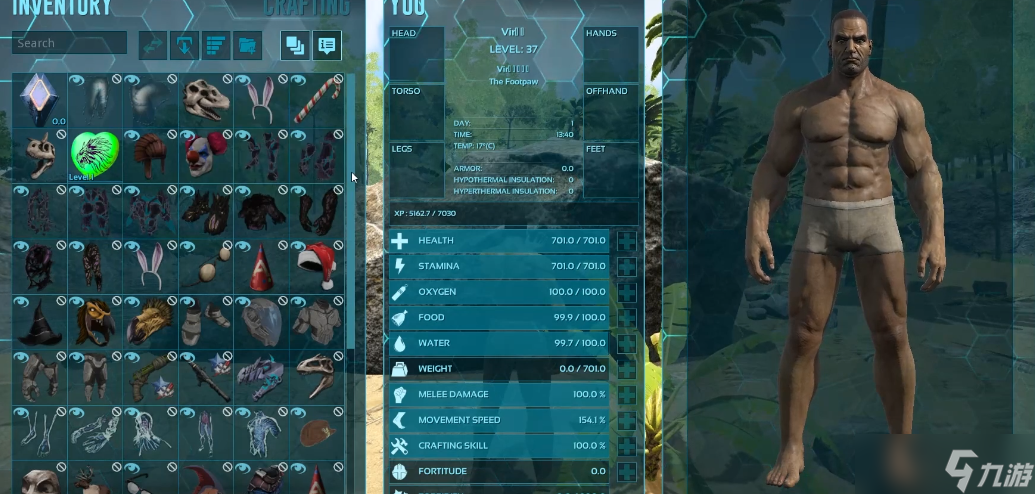The image size is (1035, 494).
Task: Click the Offhand equipment slot
Action: [611, 112]
